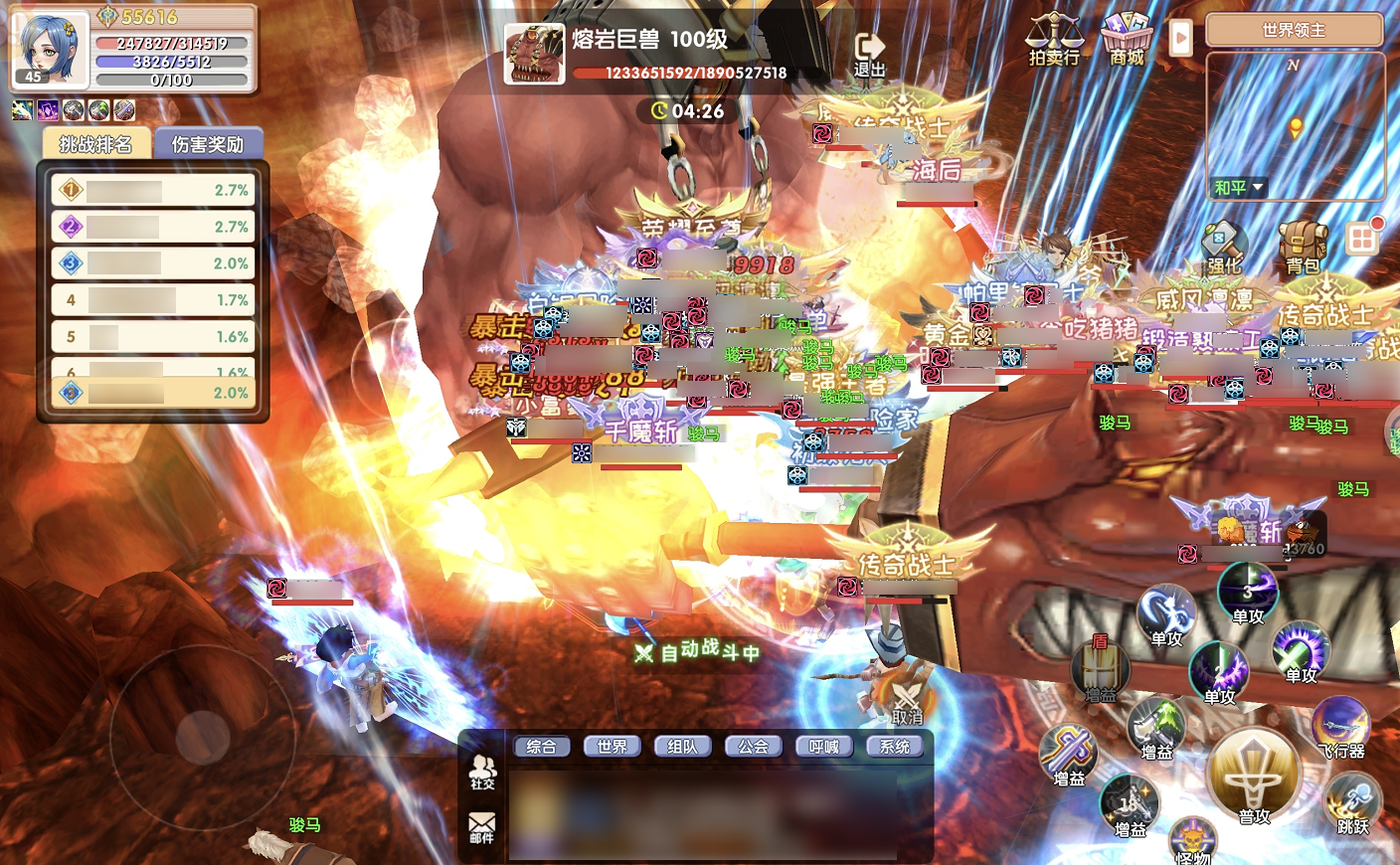Image resolution: width=1400 pixels, height=865 pixels.
Task: Show the 系统 chat channel
Action: (x=894, y=747)
